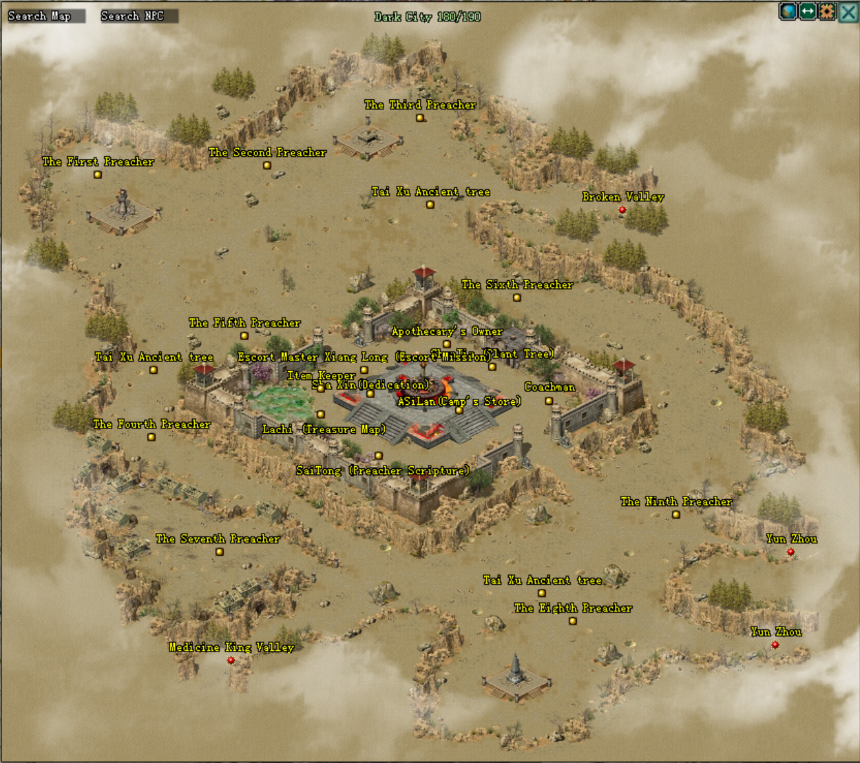Select The Seventh Preacher map marker
This screenshot has height=763, width=860.
(x=219, y=552)
